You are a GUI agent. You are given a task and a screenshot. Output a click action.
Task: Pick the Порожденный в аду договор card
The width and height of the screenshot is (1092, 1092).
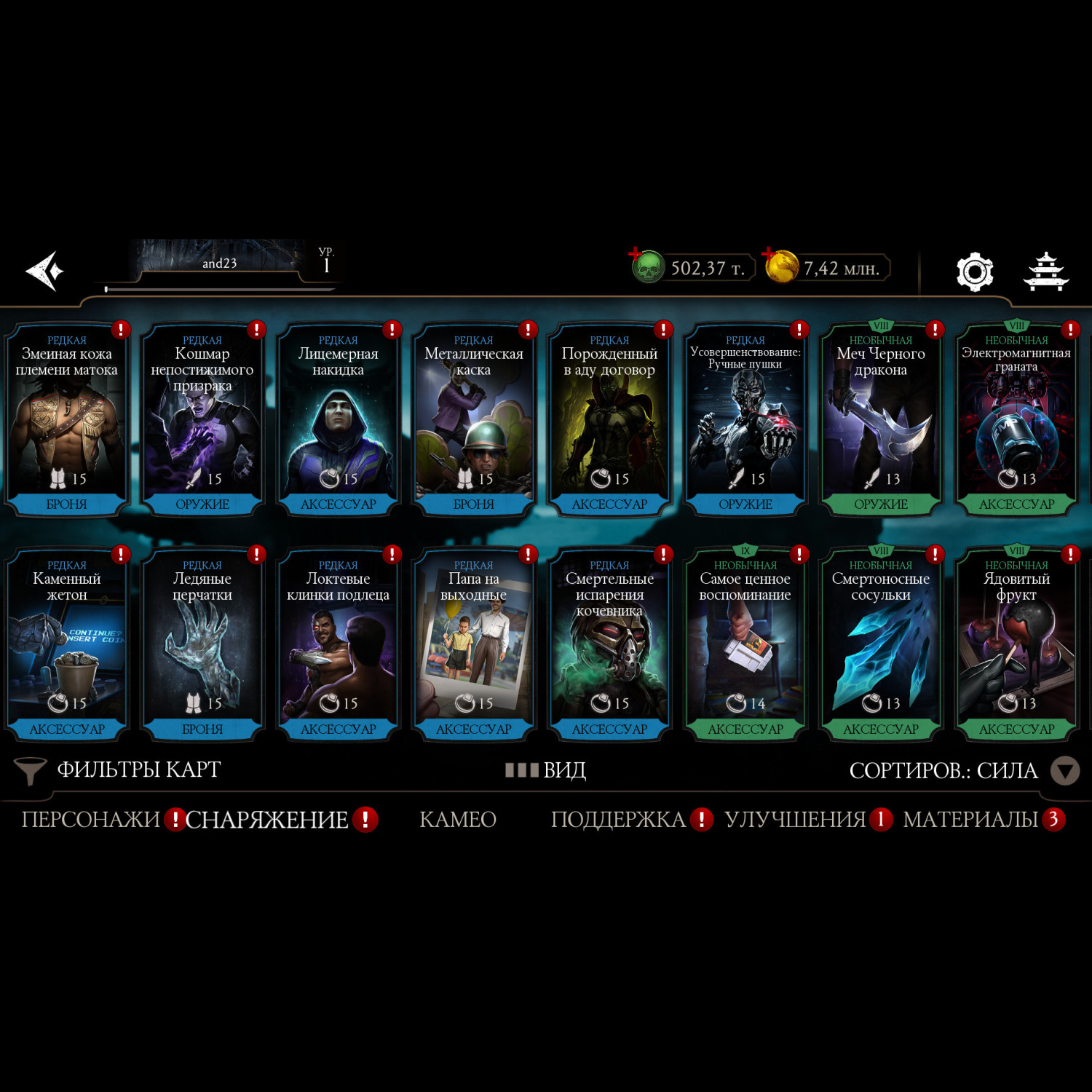(x=609, y=419)
